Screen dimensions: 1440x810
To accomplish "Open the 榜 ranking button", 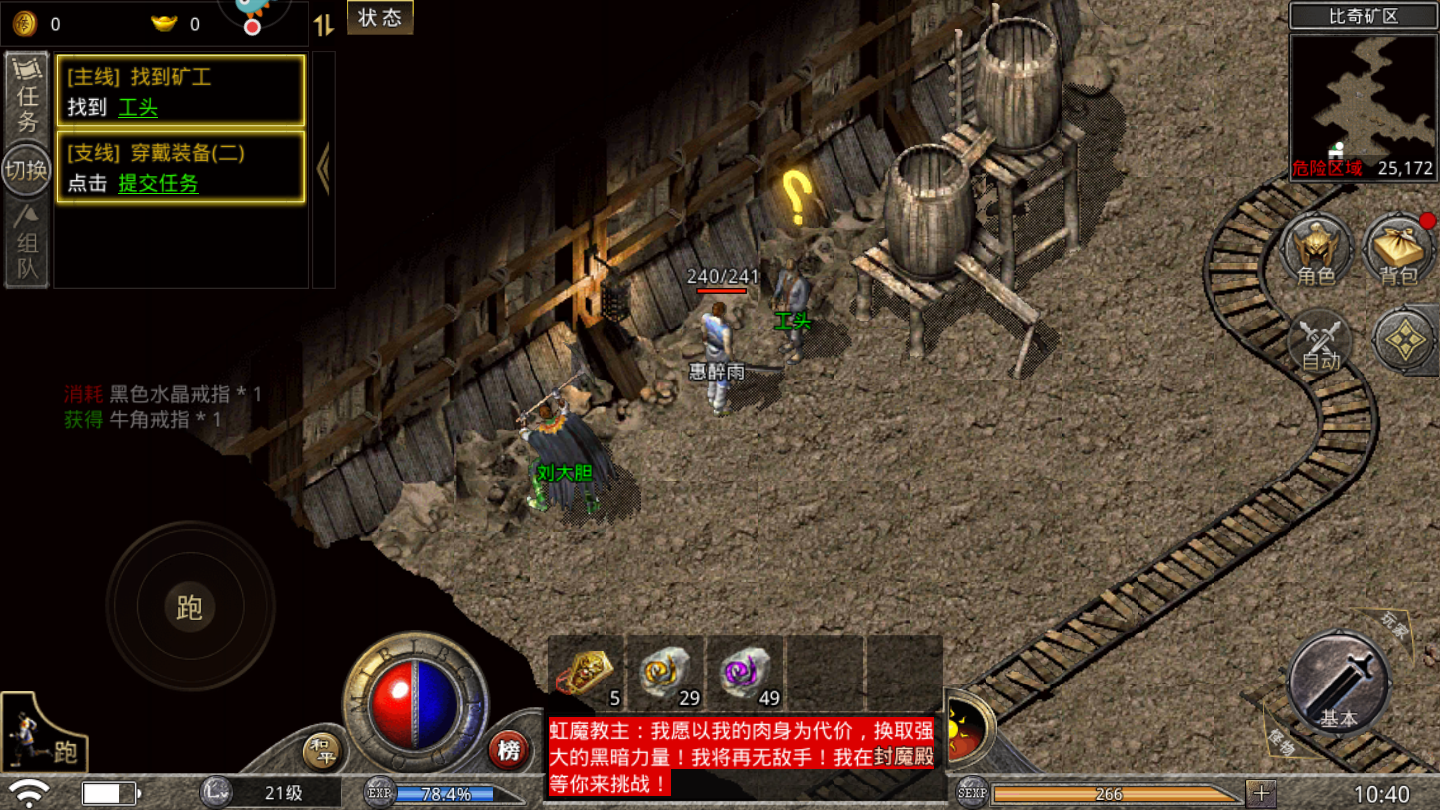I will point(508,750).
